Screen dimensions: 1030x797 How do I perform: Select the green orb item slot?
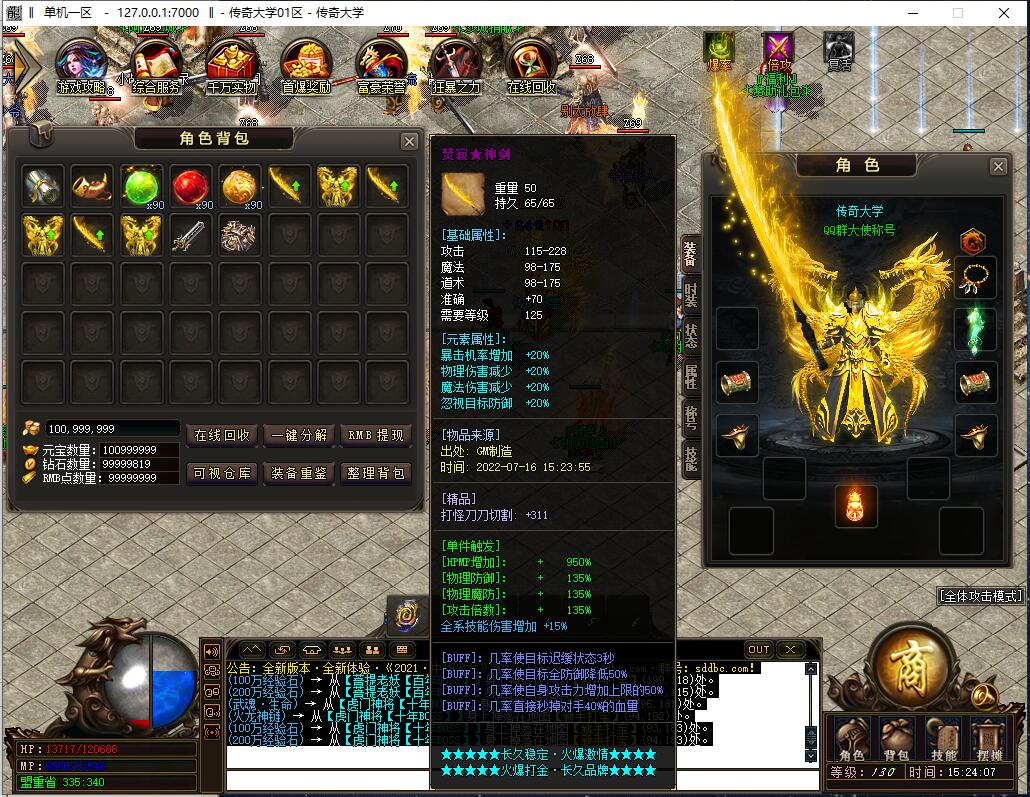click(141, 186)
